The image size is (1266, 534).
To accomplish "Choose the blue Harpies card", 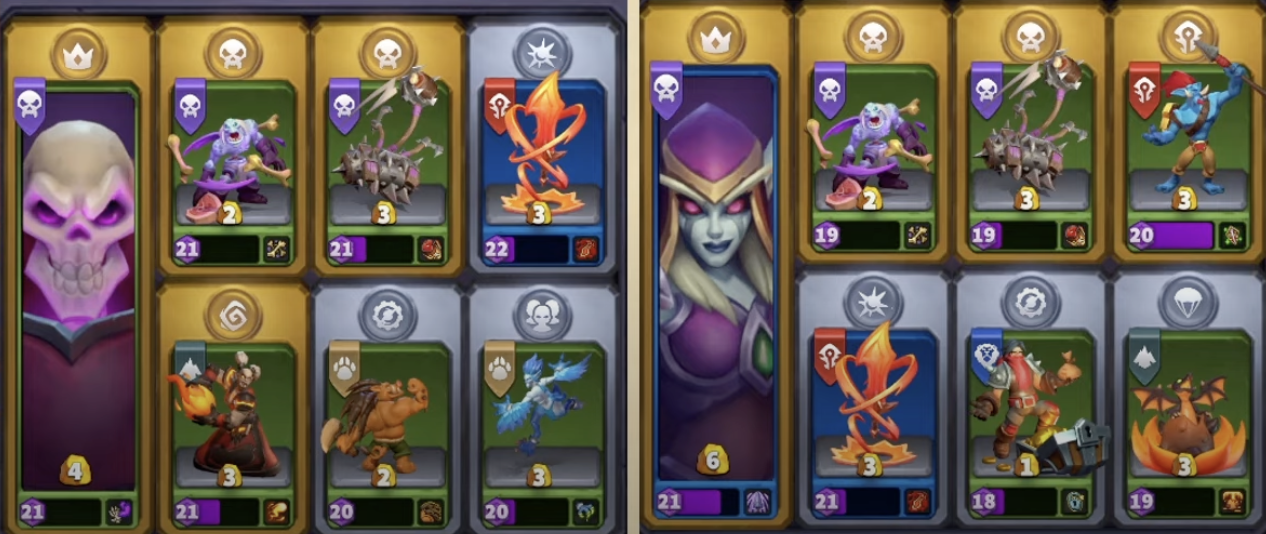I will pyautogui.click(x=541, y=415).
